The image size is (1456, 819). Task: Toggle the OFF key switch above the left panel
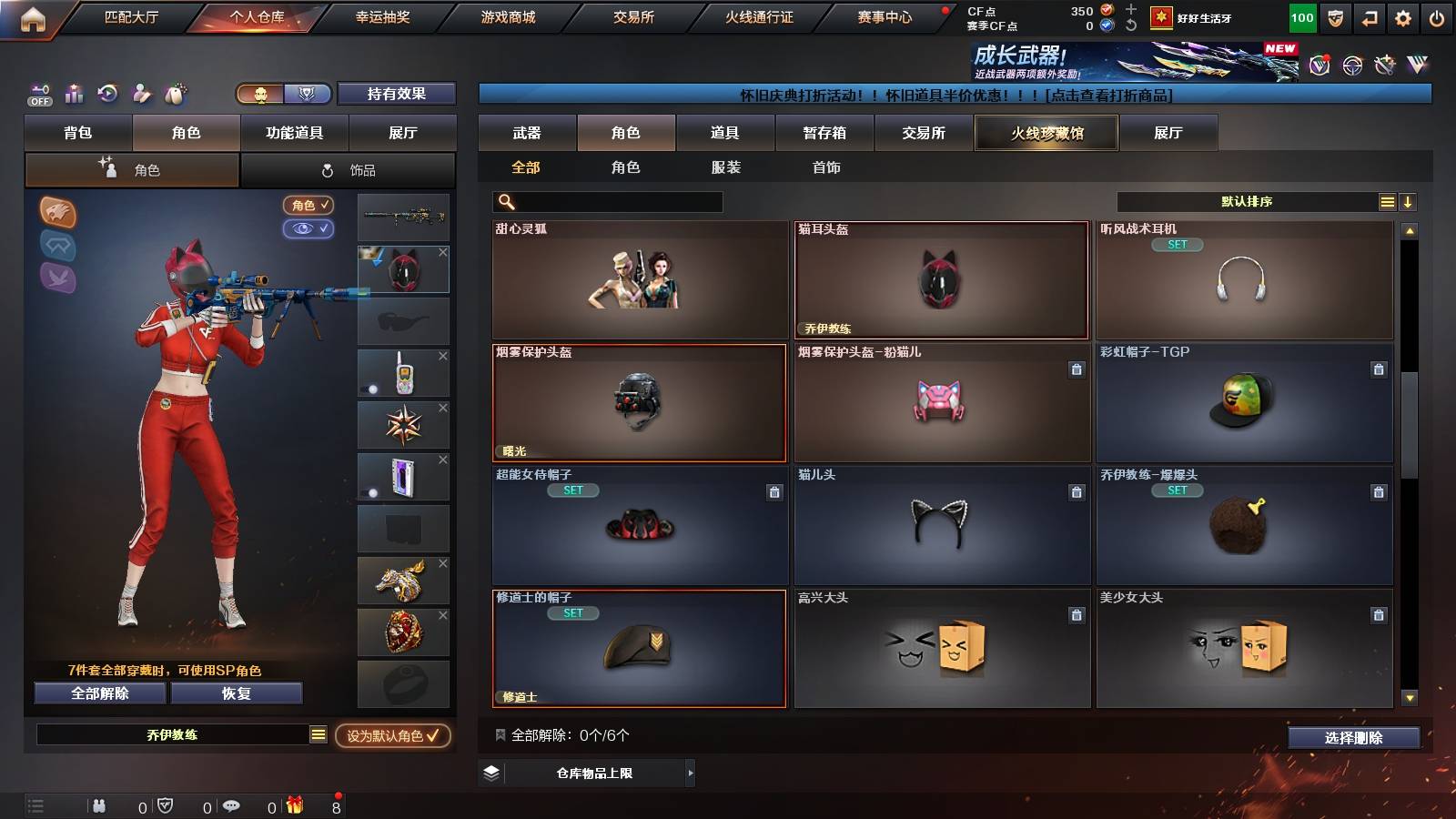tap(38, 94)
